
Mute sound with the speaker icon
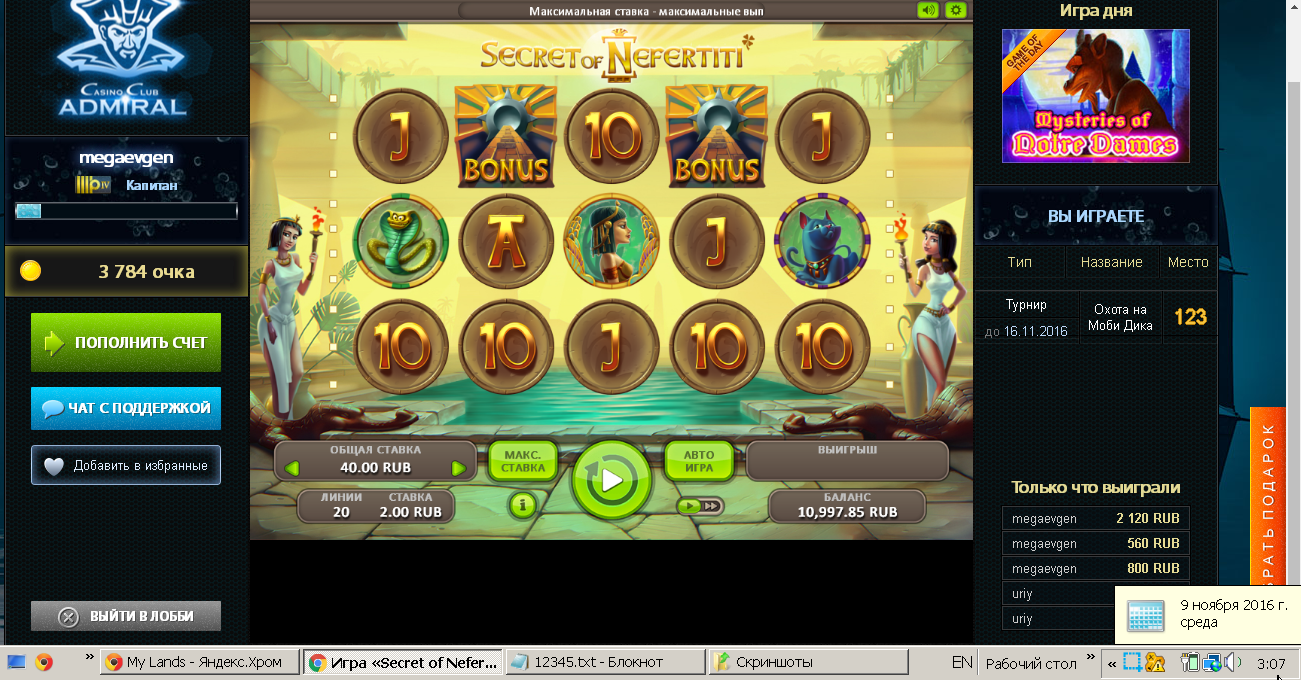click(x=929, y=10)
